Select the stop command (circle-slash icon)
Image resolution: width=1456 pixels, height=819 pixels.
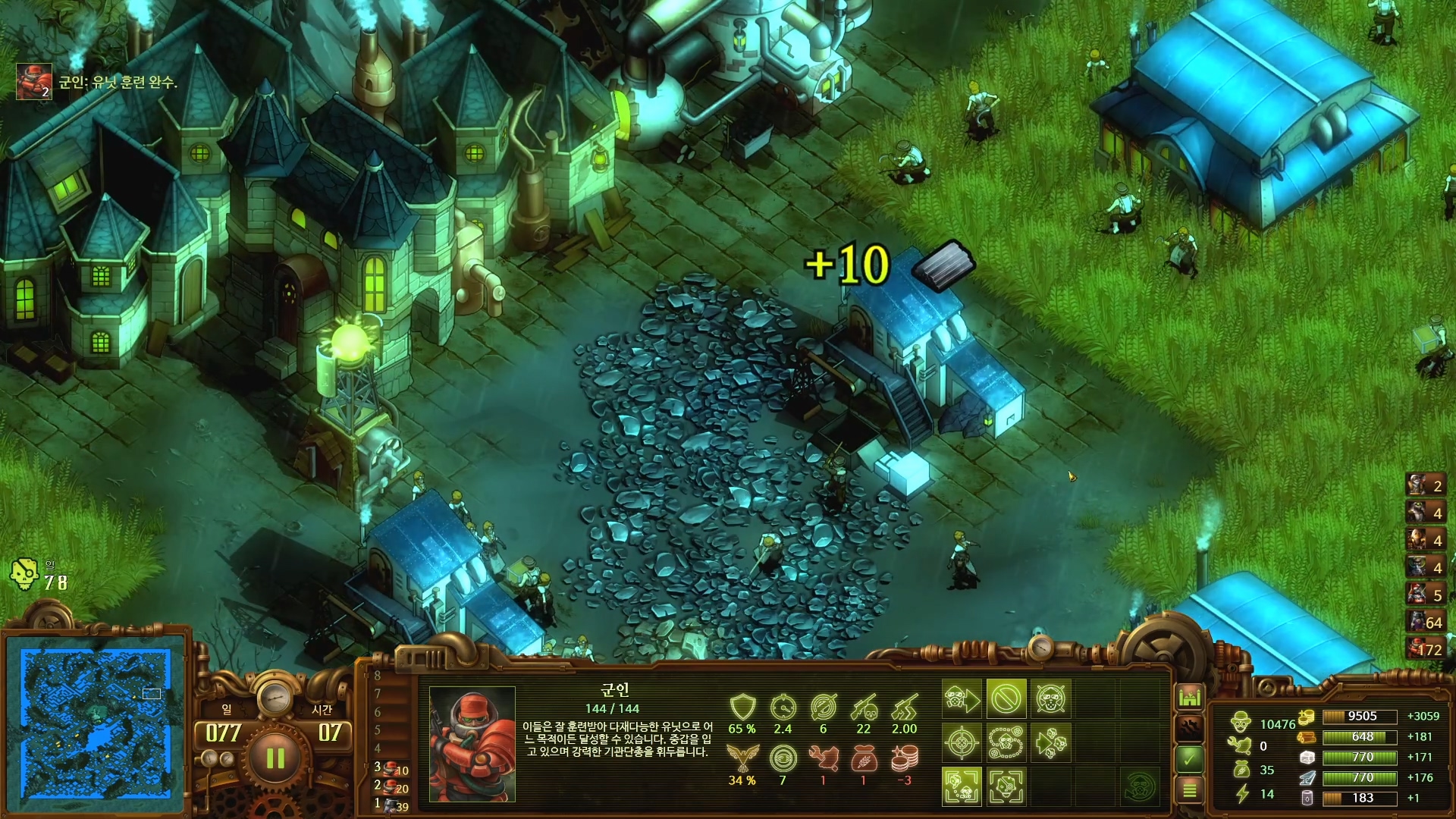1006,698
